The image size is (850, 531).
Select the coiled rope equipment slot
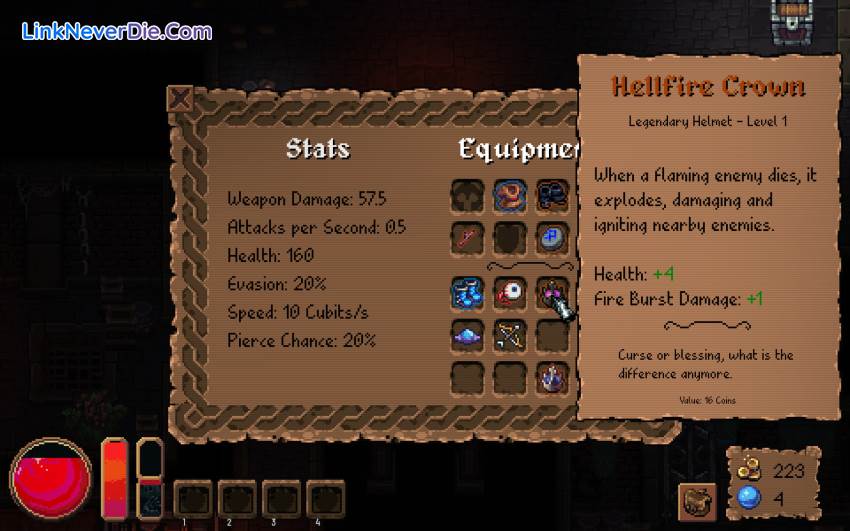510,194
